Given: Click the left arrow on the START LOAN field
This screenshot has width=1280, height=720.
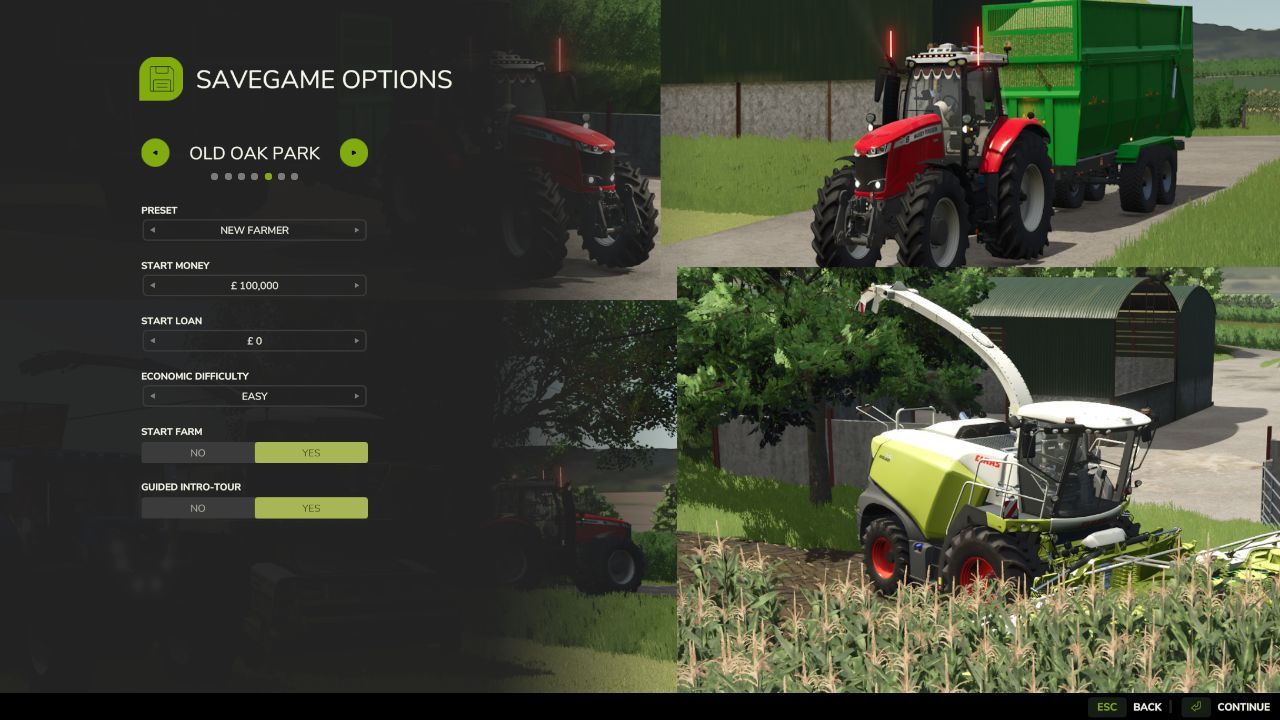Looking at the screenshot, I should 152,341.
